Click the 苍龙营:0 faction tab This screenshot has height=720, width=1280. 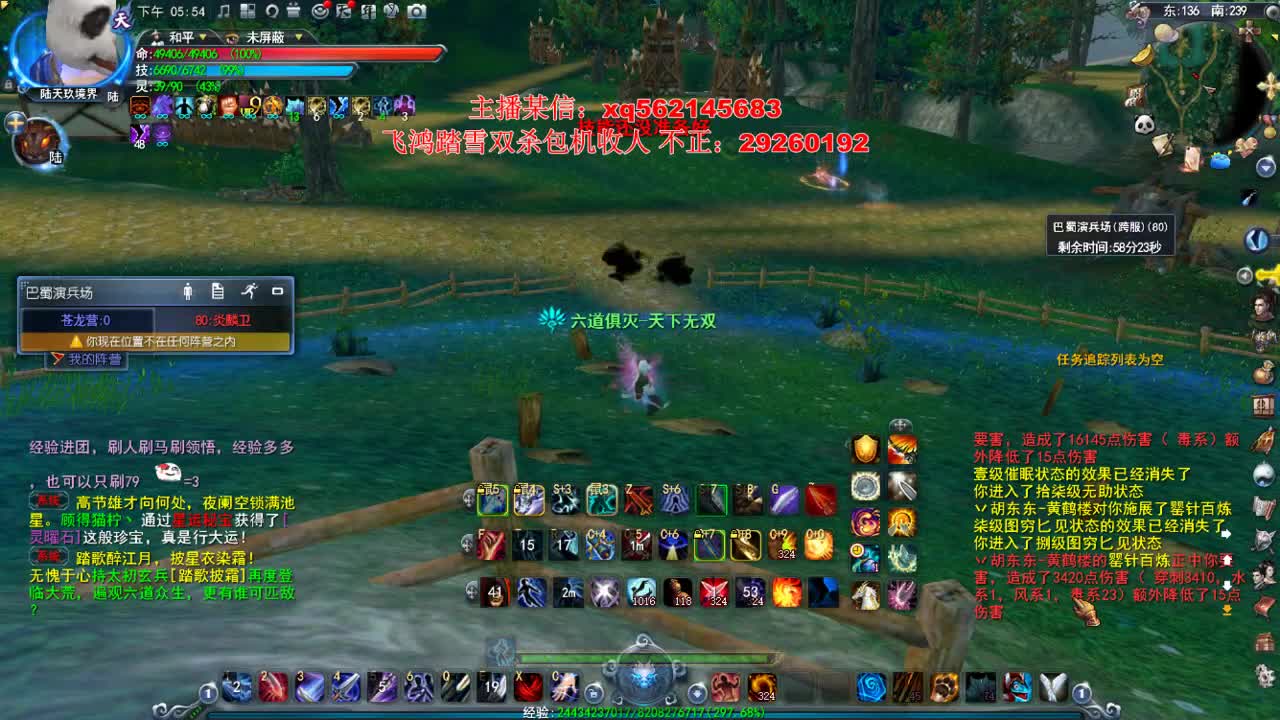(x=84, y=320)
